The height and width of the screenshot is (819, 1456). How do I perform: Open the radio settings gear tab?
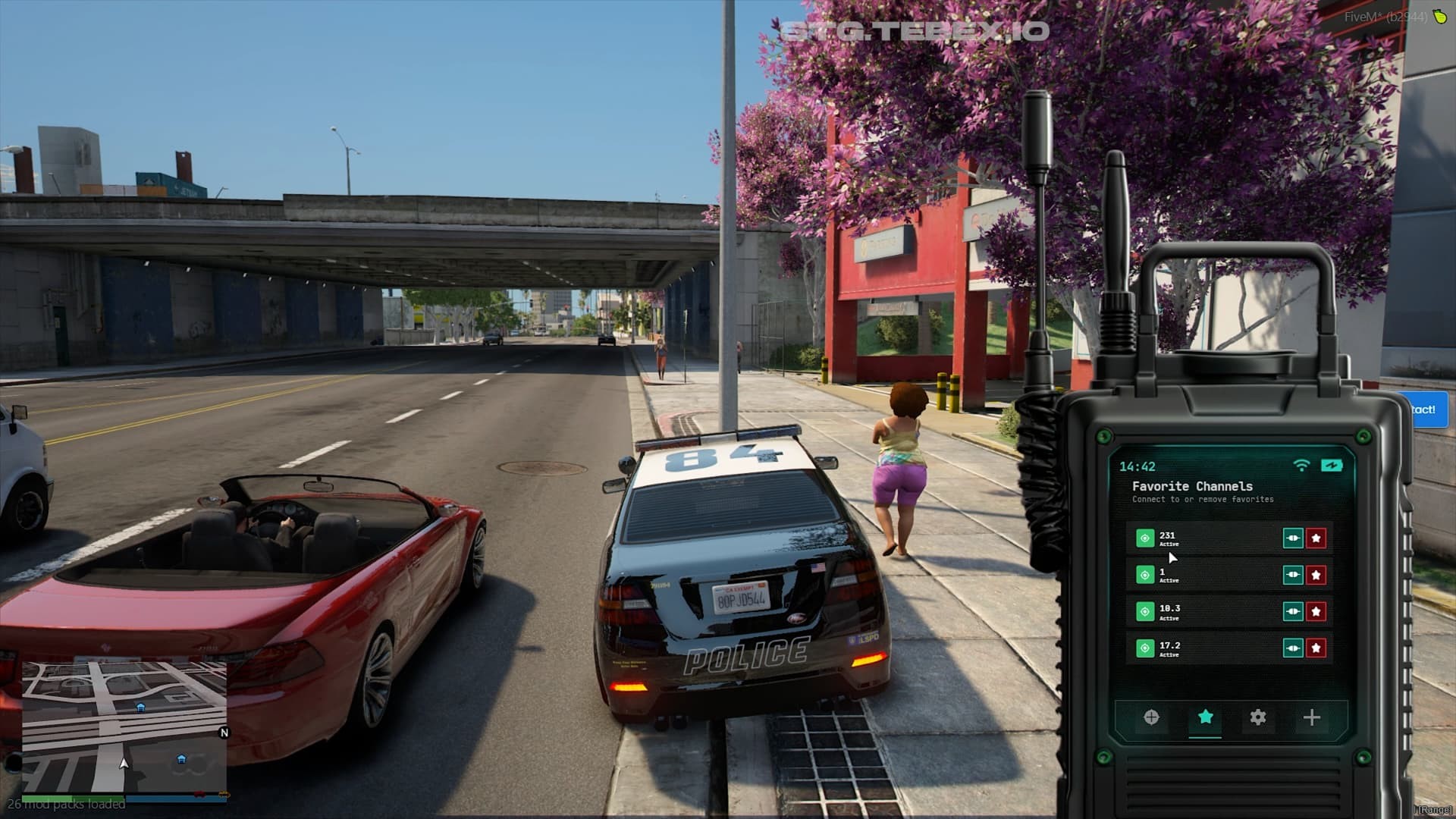[x=1258, y=717]
